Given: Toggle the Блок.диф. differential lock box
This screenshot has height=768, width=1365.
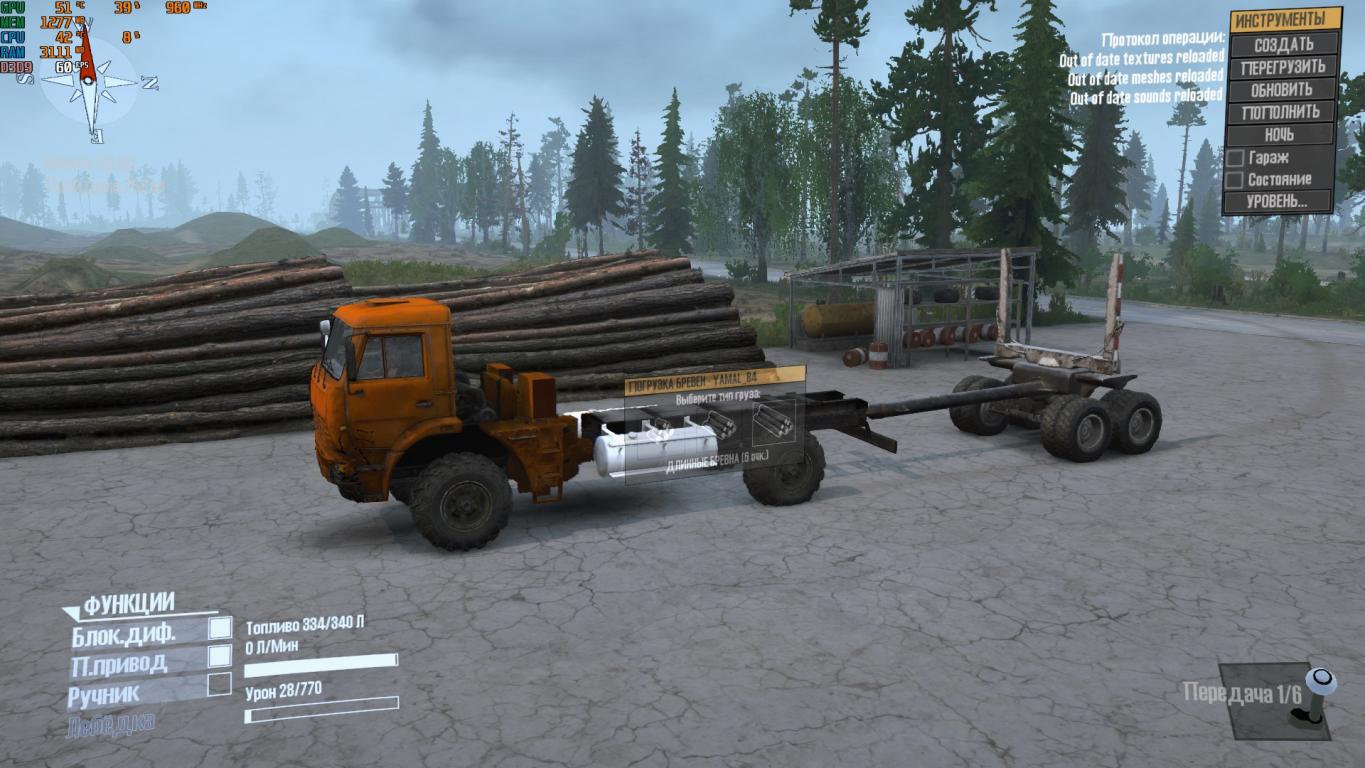Looking at the screenshot, I should [220, 628].
